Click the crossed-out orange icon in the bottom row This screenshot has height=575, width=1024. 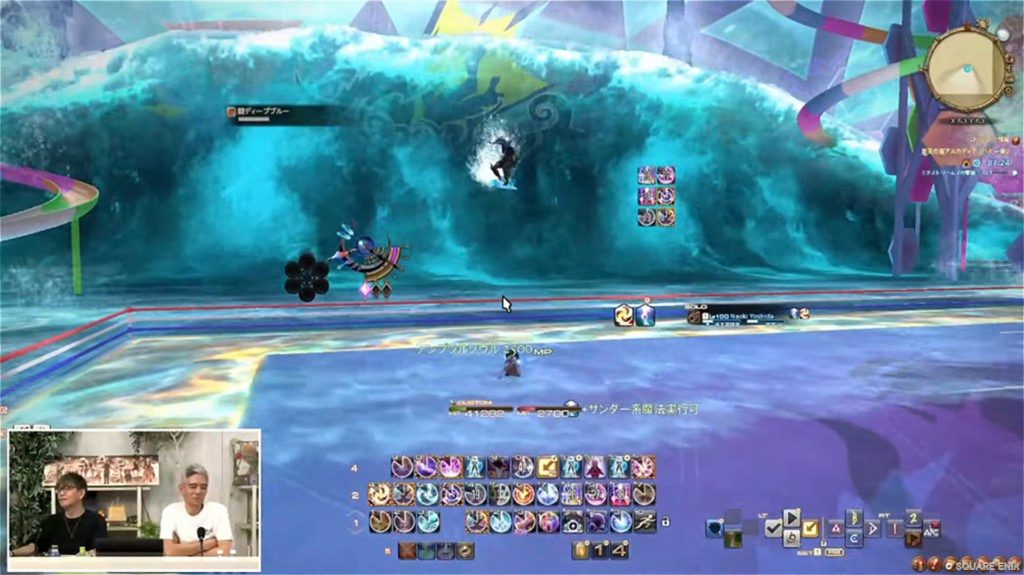click(x=408, y=550)
